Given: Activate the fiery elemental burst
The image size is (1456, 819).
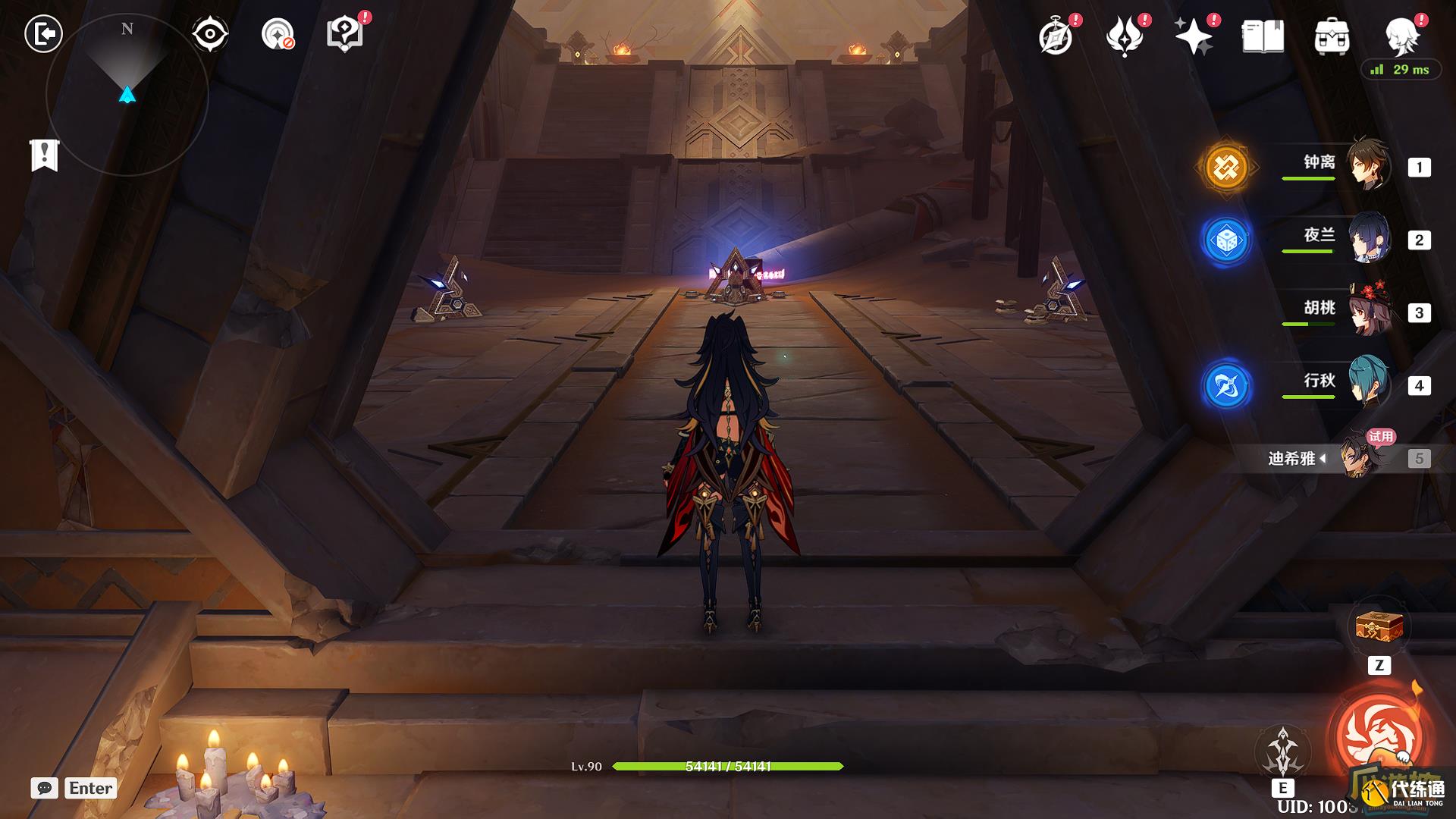Looking at the screenshot, I should pos(1379,736).
